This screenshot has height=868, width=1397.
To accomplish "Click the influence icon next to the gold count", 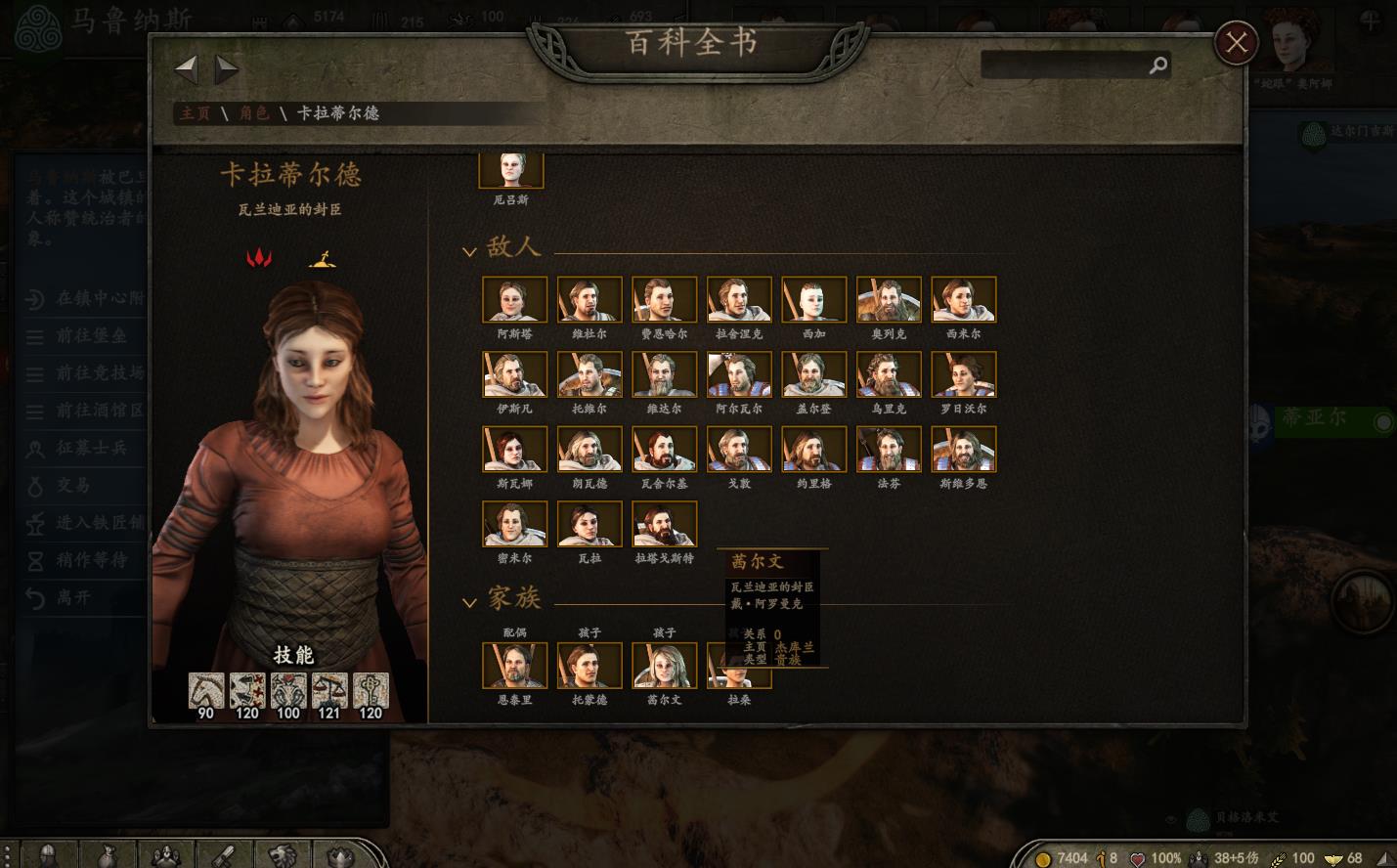I will click(x=1101, y=857).
